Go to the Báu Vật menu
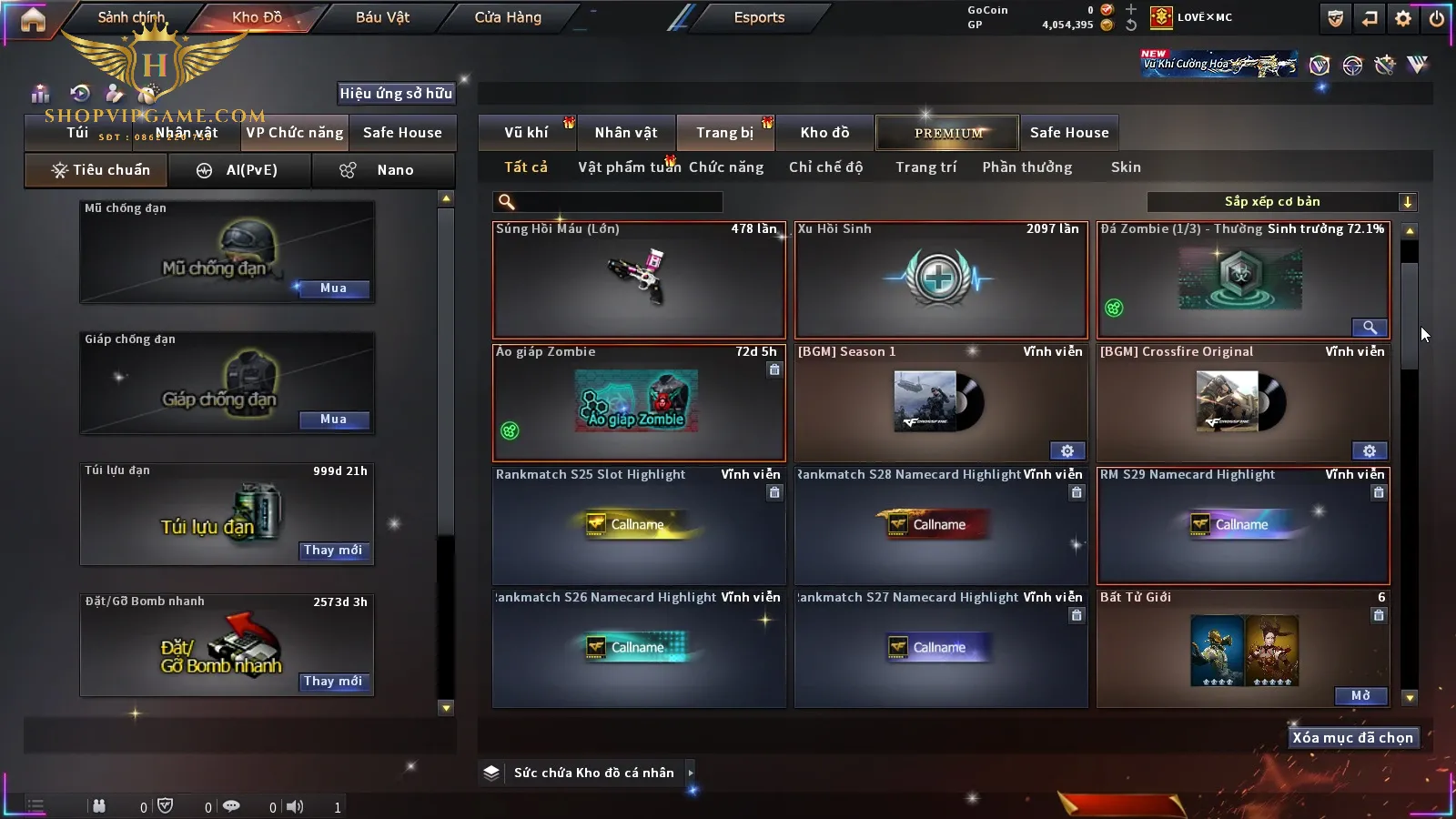The width and height of the screenshot is (1456, 819). 382,17
